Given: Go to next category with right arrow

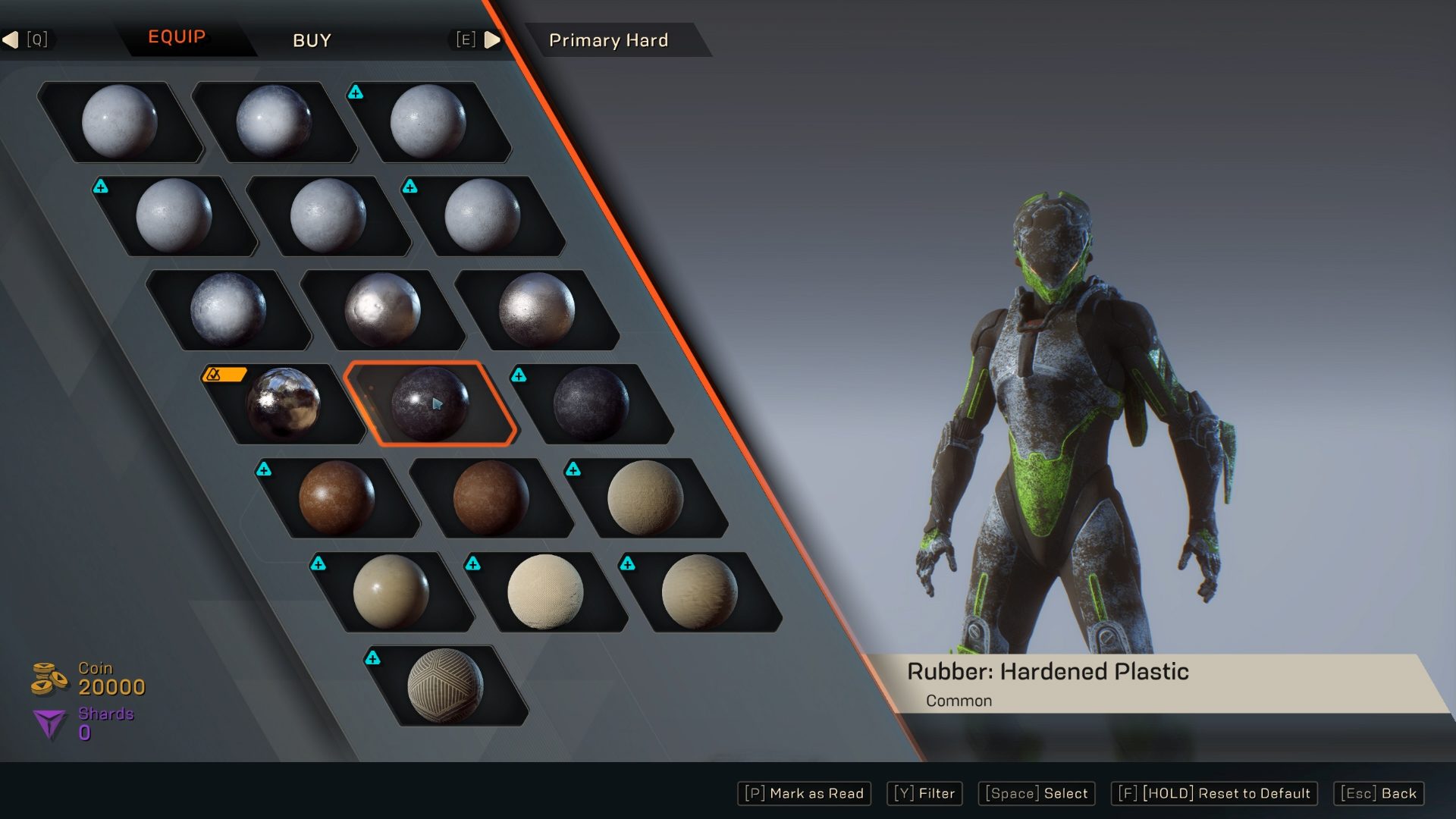Looking at the screenshot, I should tap(491, 39).
